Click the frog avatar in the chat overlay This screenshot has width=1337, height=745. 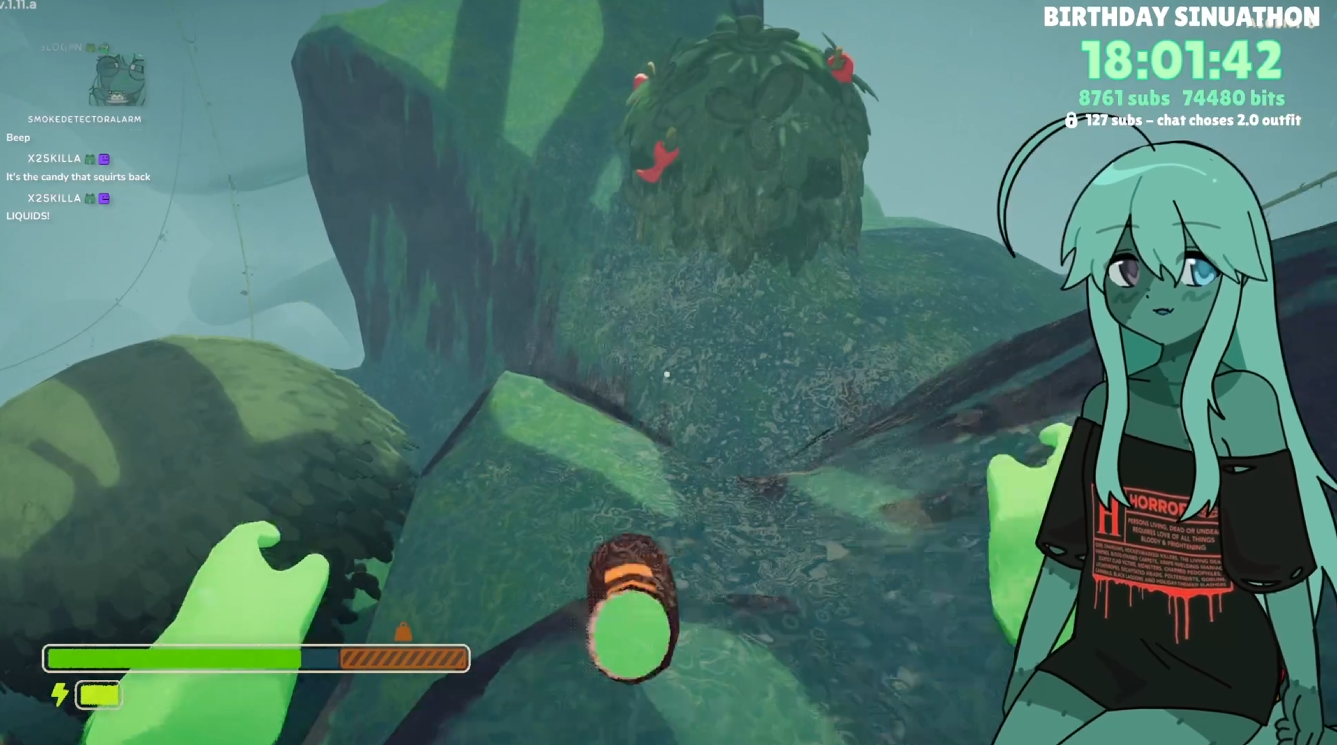(117, 81)
